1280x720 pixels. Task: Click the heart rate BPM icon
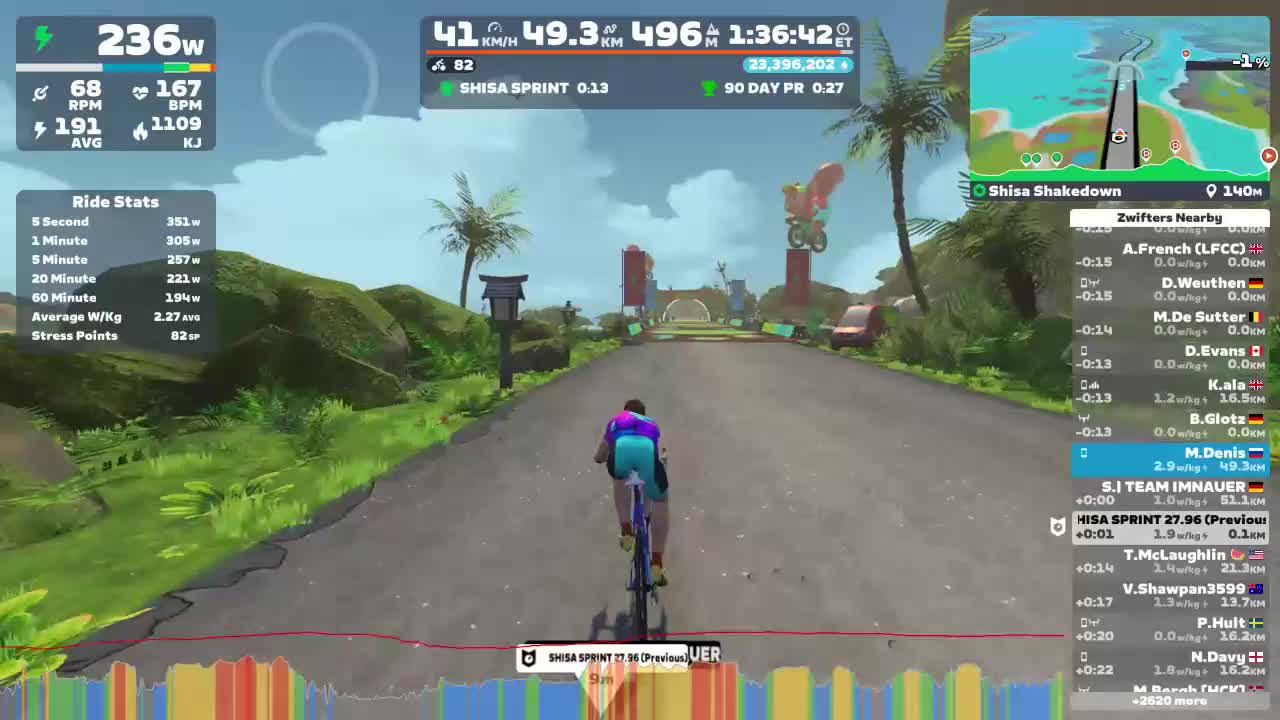[141, 92]
